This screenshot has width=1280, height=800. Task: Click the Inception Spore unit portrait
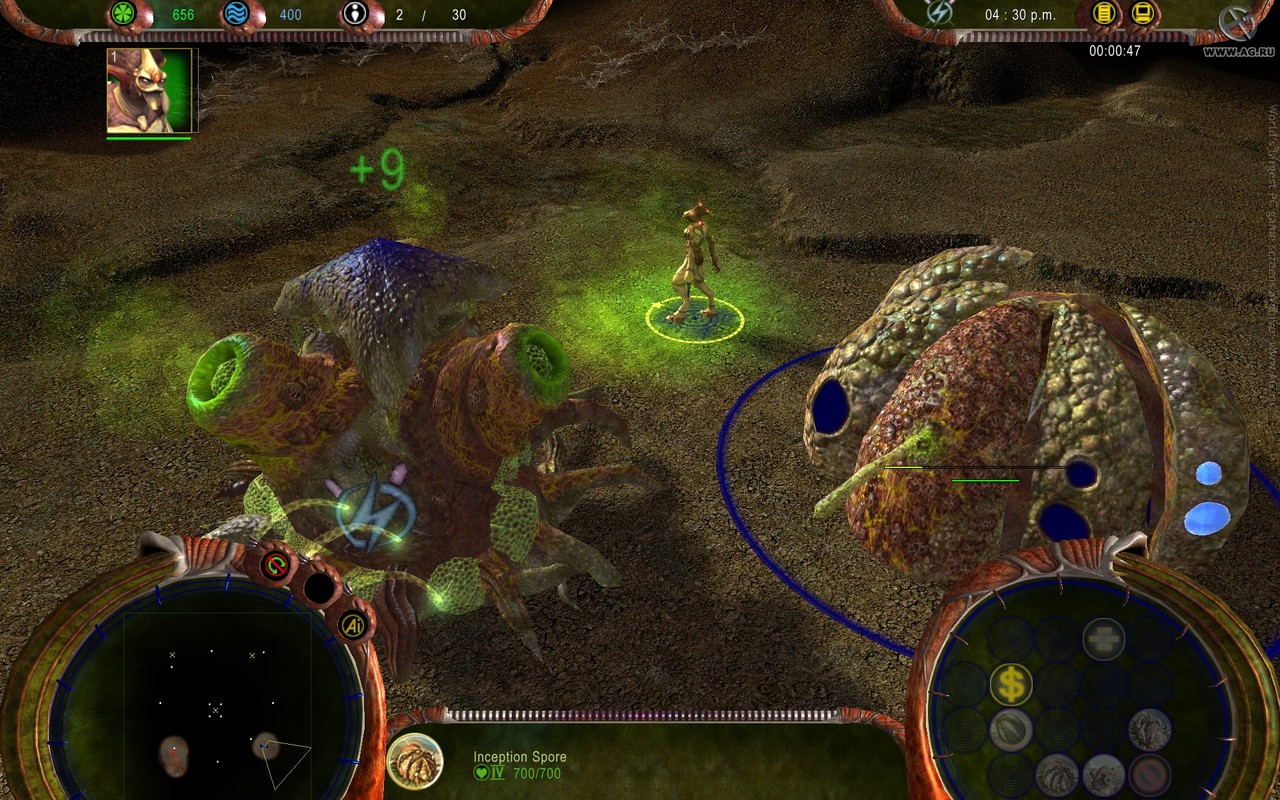click(414, 761)
